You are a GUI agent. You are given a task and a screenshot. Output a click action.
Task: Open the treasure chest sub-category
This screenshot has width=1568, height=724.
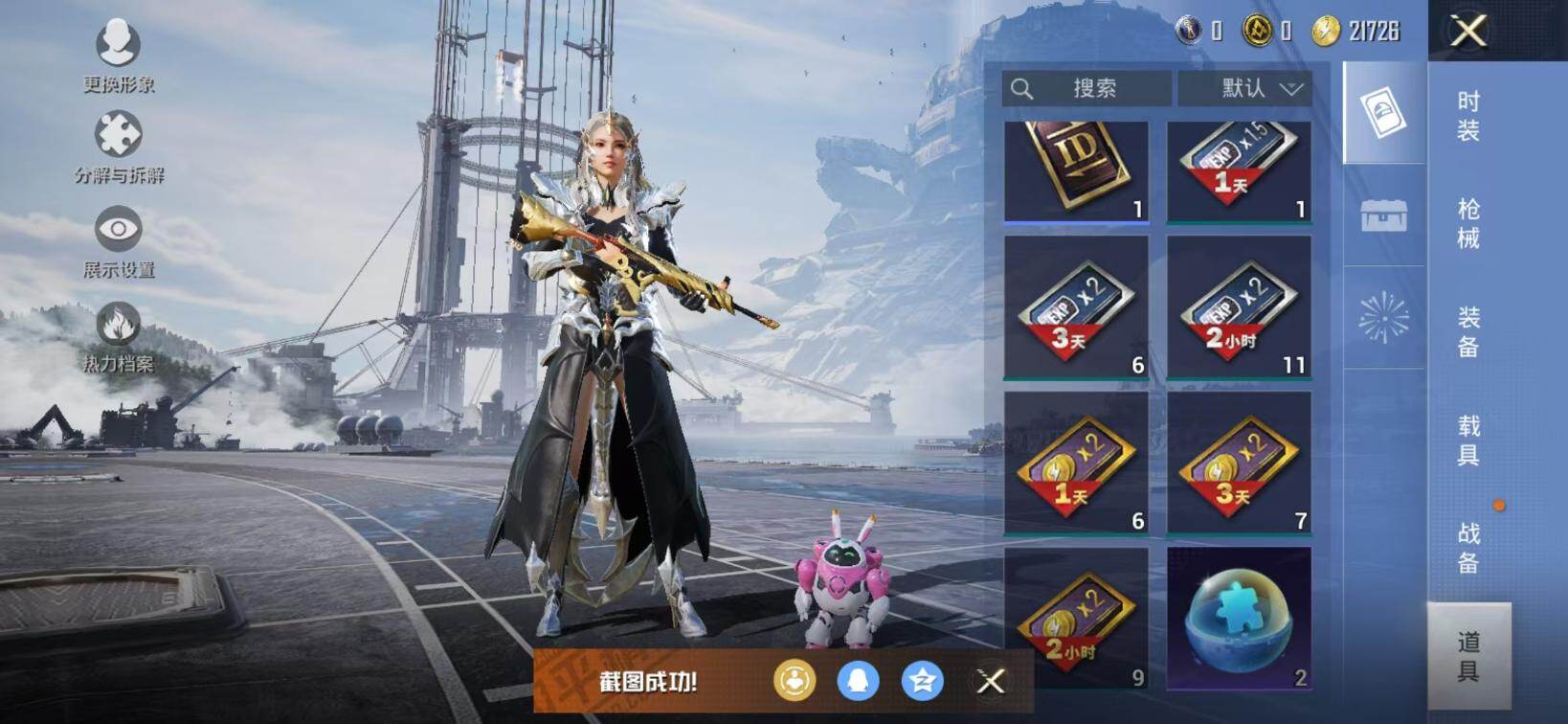pos(1384,215)
